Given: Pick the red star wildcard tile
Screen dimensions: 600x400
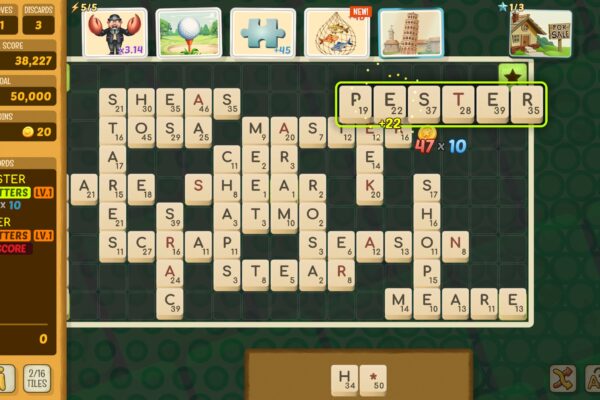Looking at the screenshot, I should (x=374, y=381).
